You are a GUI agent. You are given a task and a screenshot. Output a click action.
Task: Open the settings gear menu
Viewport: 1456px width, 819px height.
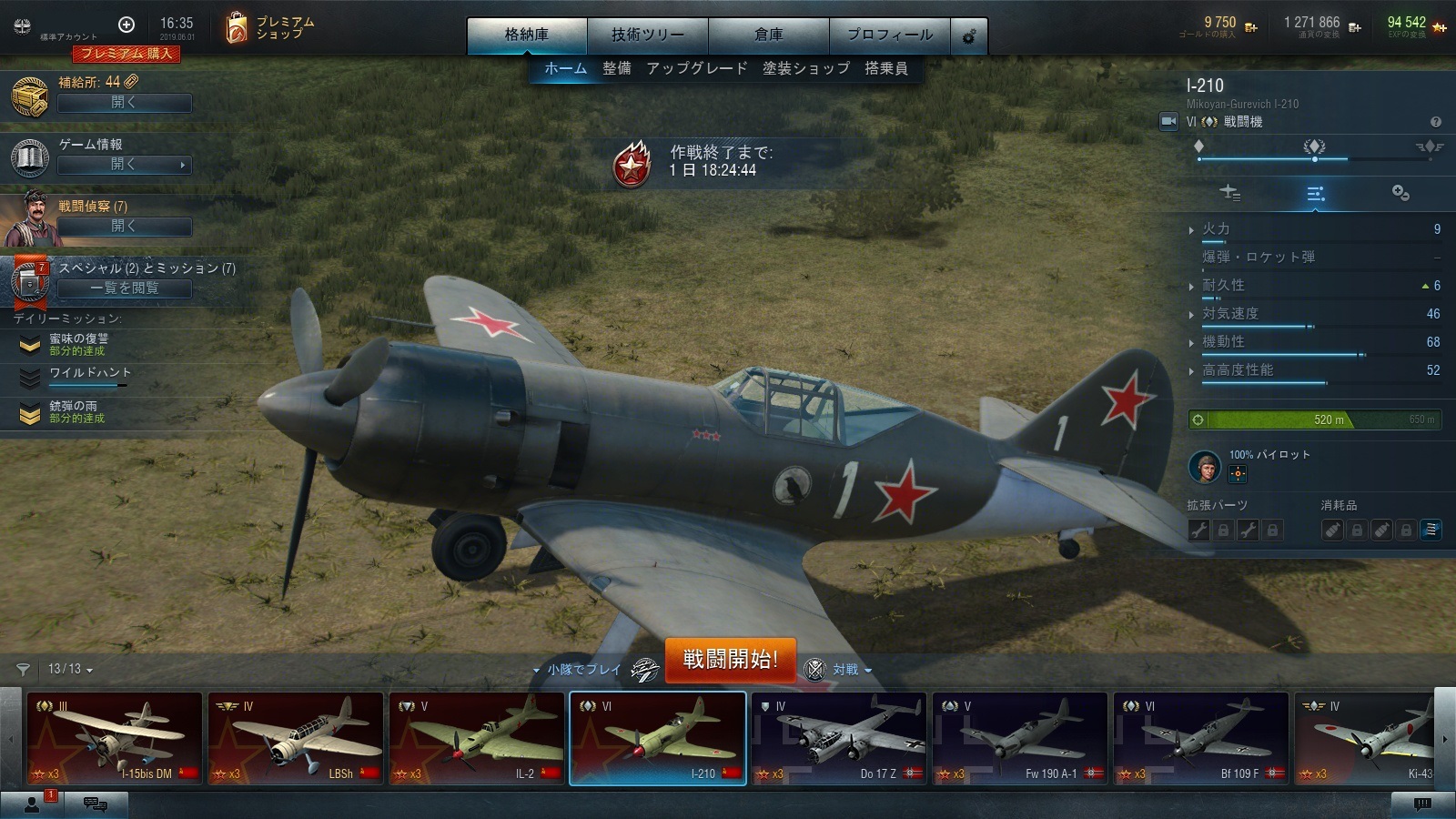point(969,36)
